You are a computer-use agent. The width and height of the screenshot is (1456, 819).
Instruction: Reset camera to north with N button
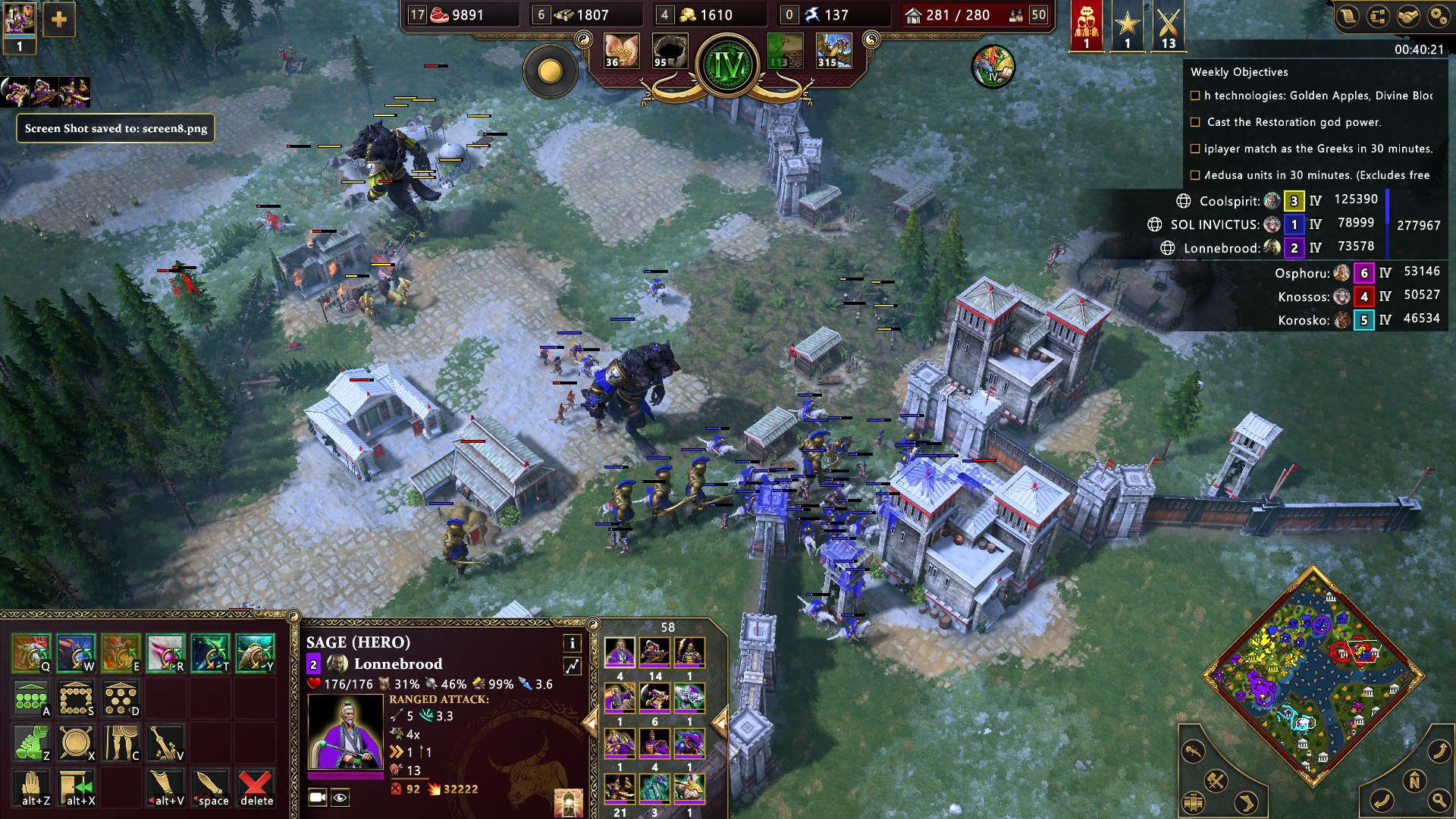(x=1414, y=780)
